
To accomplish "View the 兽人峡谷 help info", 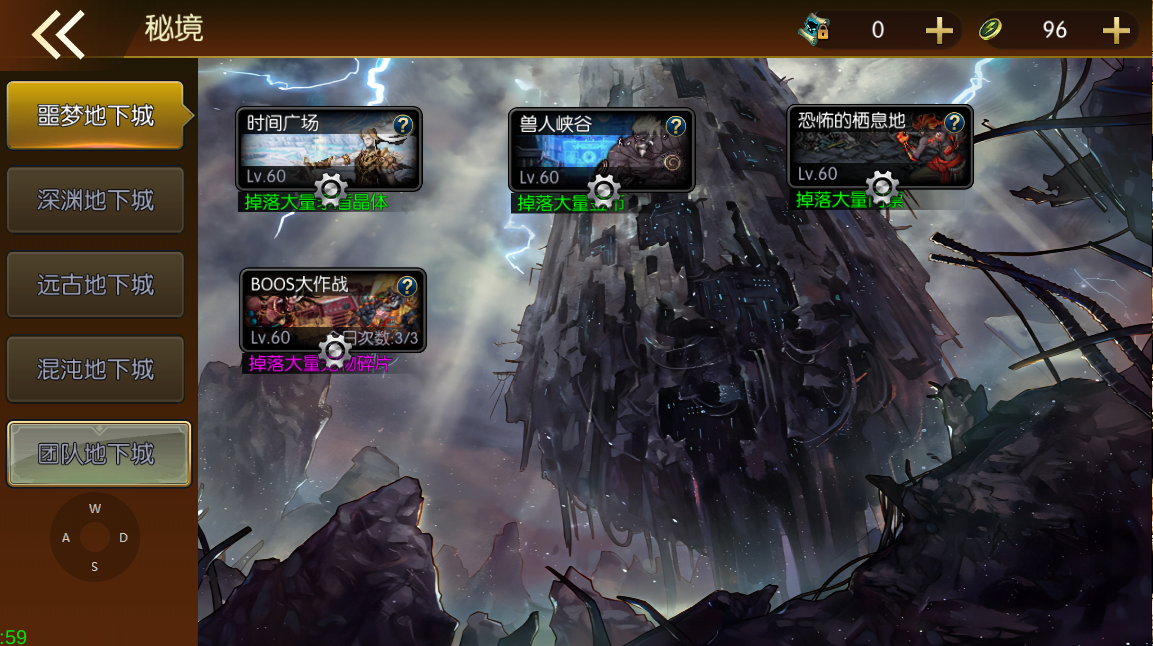I will 676,125.
